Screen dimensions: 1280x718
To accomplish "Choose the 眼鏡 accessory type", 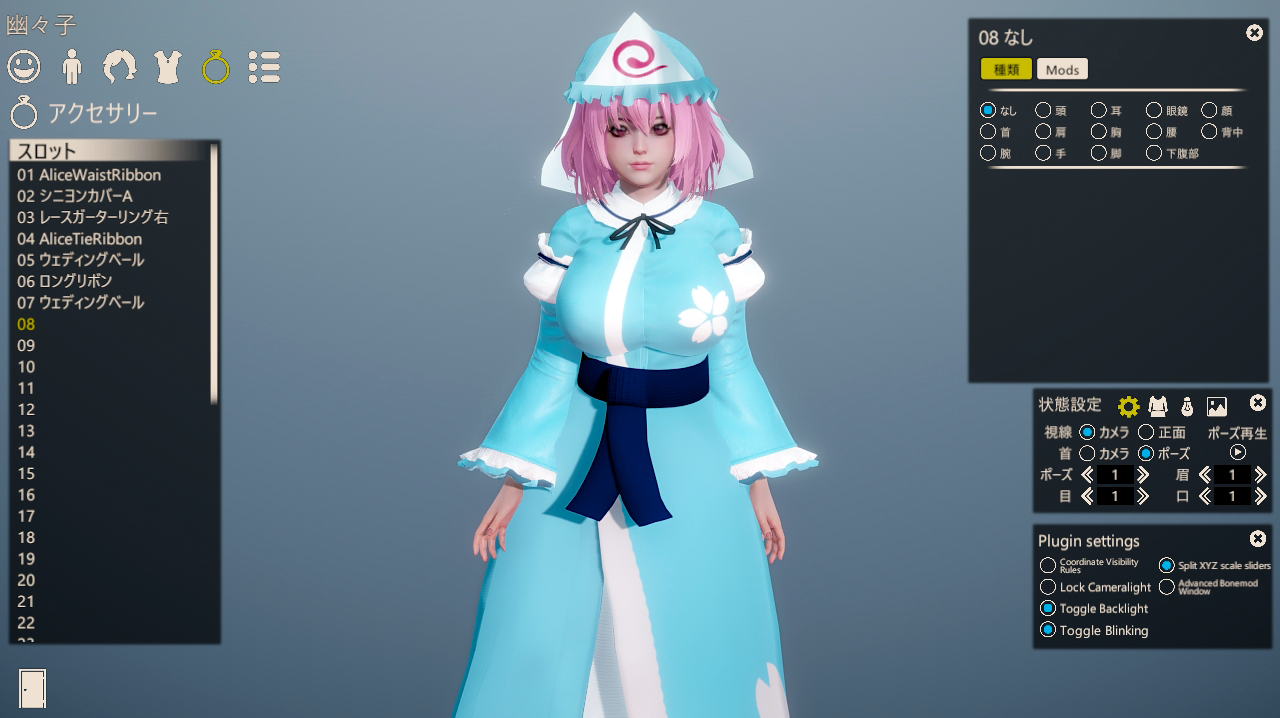I will (x=1154, y=111).
